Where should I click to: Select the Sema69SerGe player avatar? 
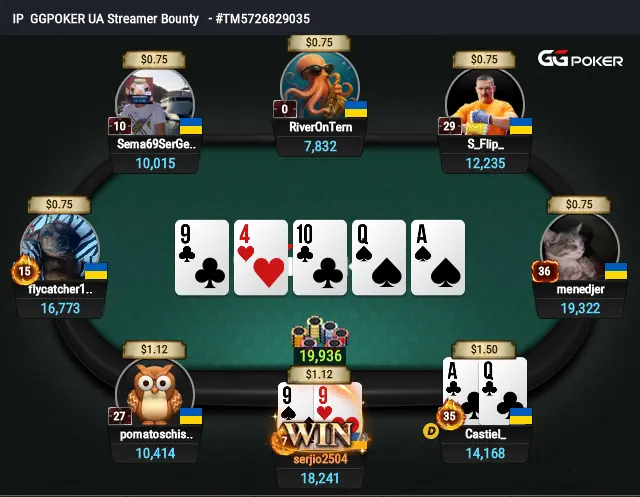155,102
